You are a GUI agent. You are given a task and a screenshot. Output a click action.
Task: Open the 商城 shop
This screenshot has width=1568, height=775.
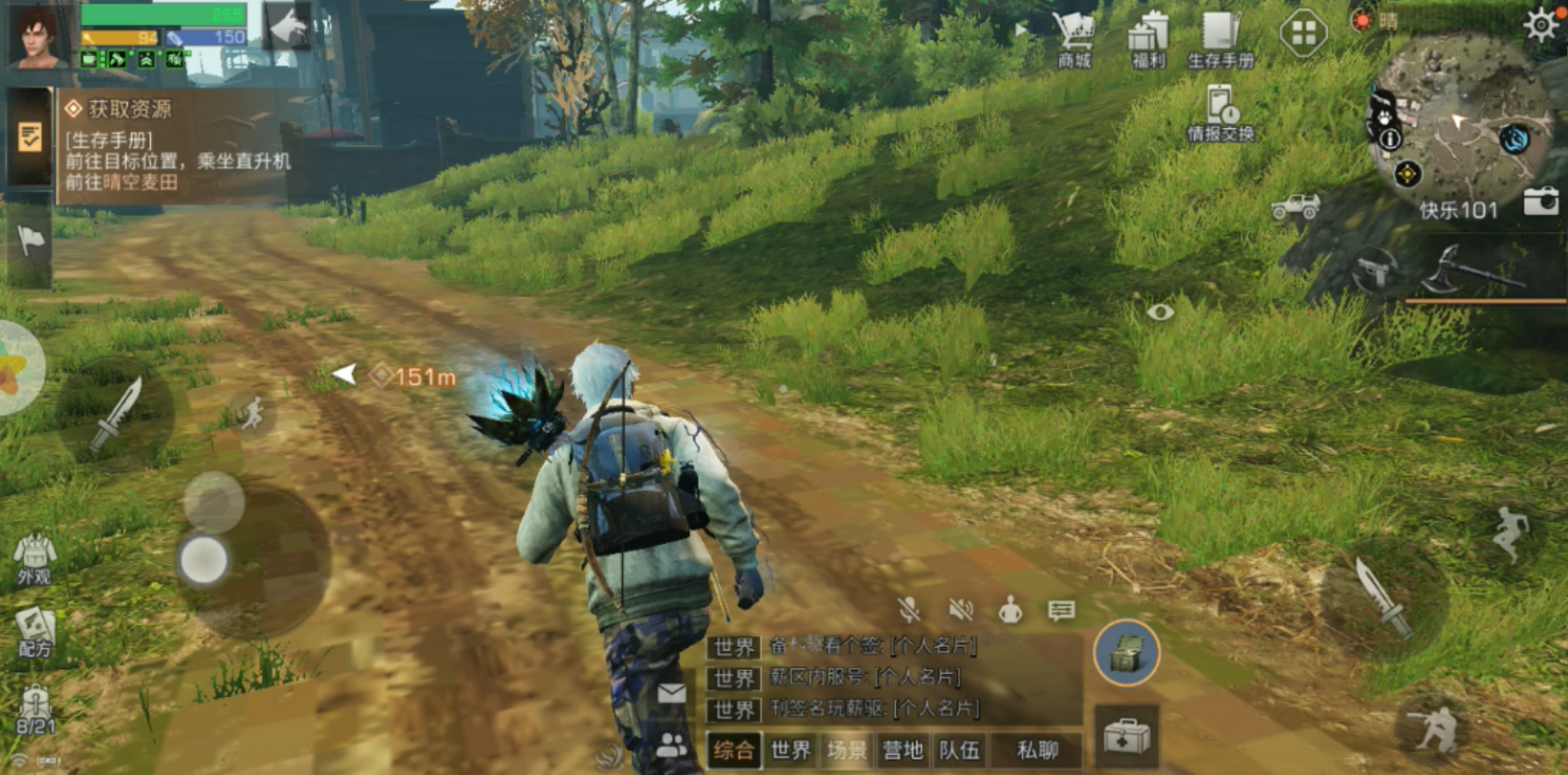click(x=1073, y=39)
